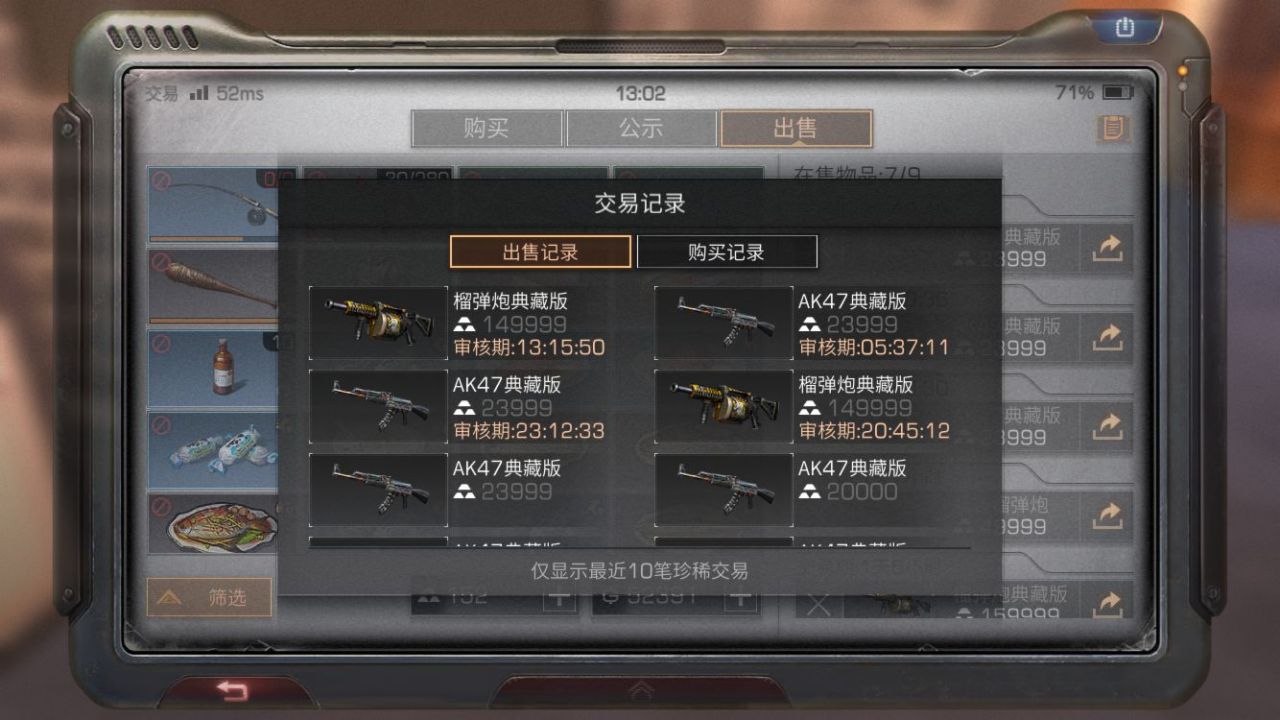Open the bottom-center panel expander chevron
Image resolution: width=1280 pixels, height=720 pixels.
tap(639, 691)
